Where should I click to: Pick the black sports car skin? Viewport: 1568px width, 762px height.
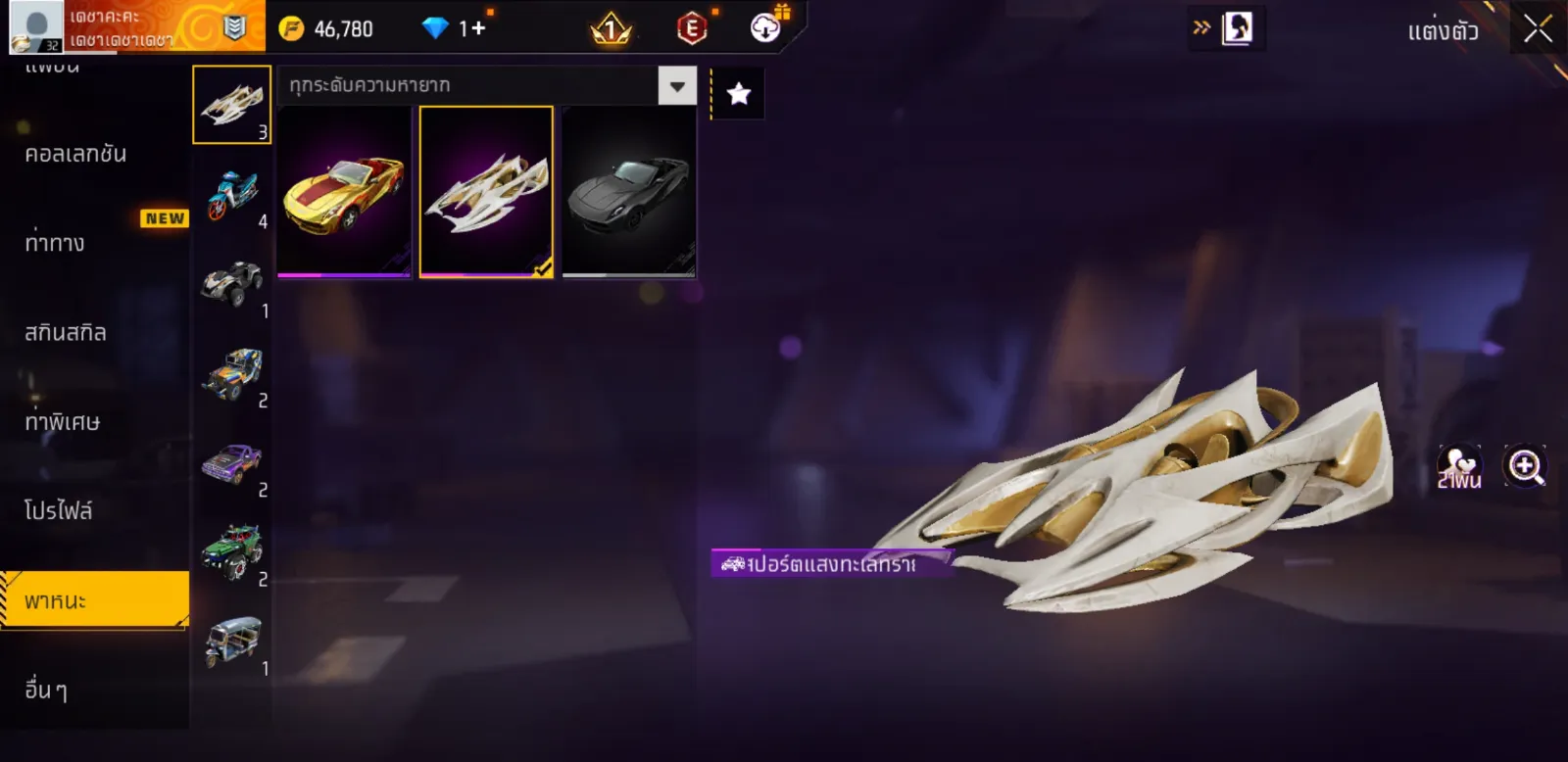pos(628,193)
